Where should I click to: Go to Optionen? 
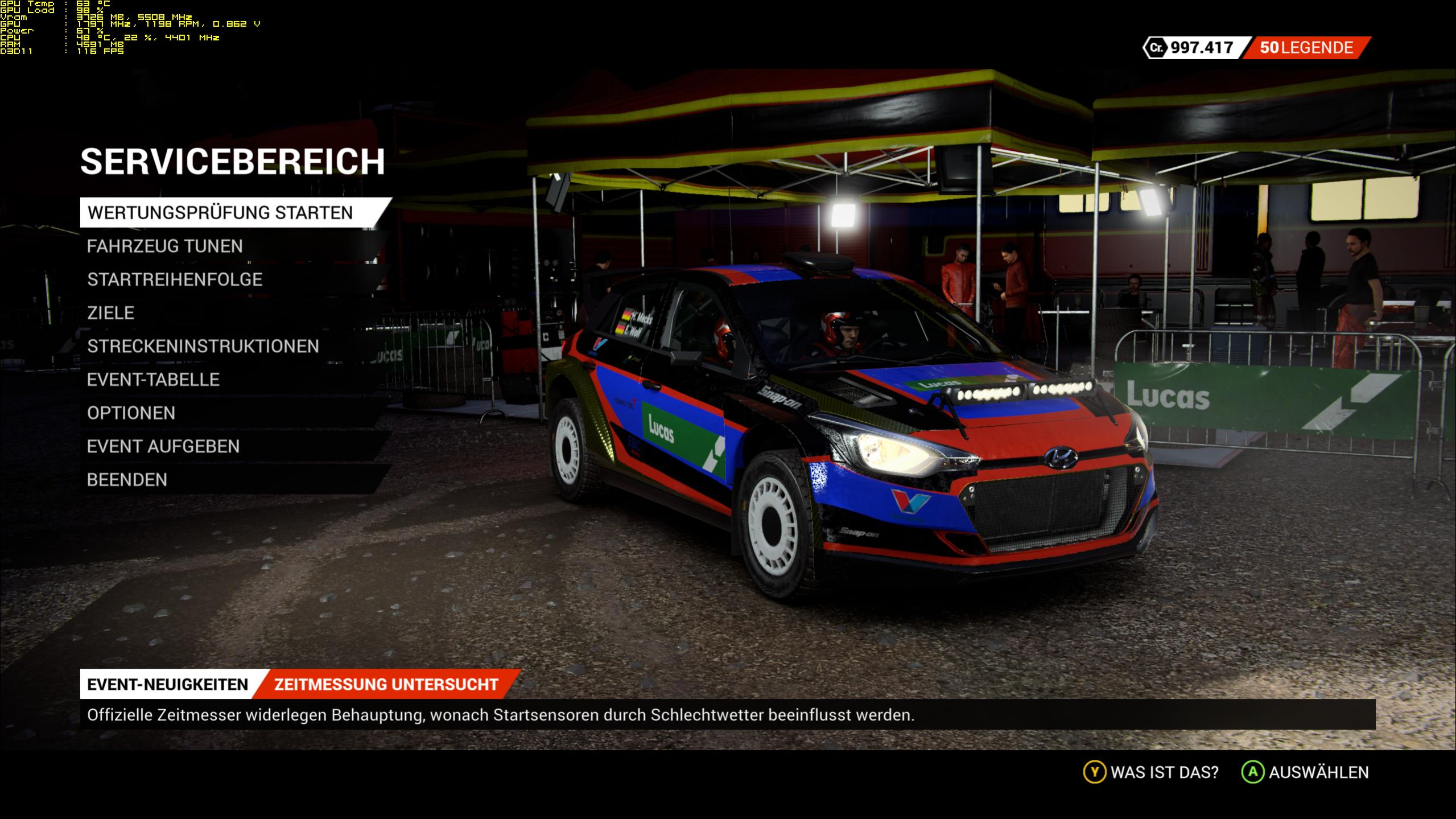131,413
